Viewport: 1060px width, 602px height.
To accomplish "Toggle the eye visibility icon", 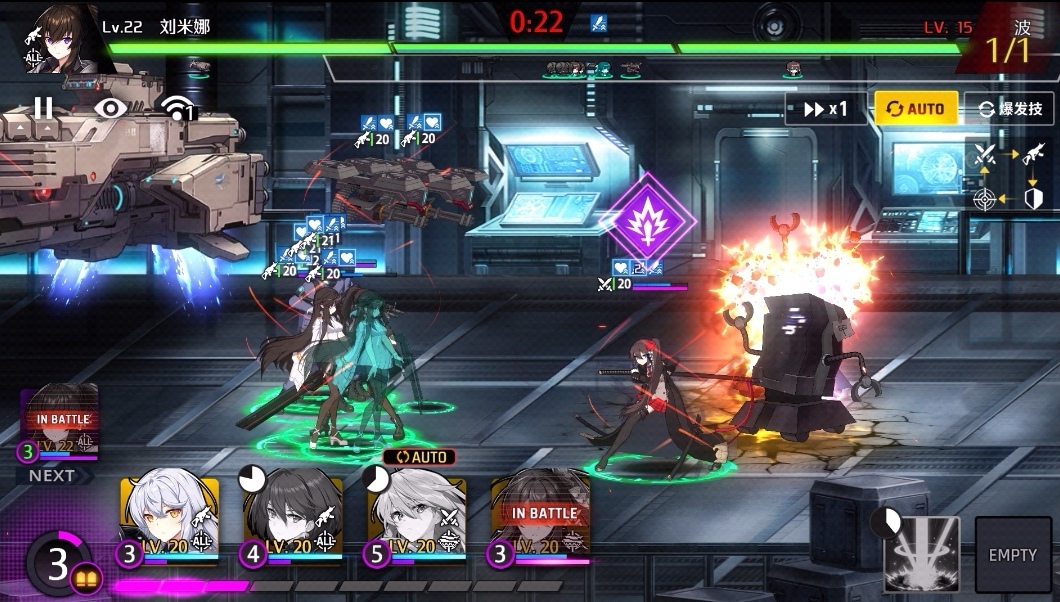I will (x=111, y=107).
